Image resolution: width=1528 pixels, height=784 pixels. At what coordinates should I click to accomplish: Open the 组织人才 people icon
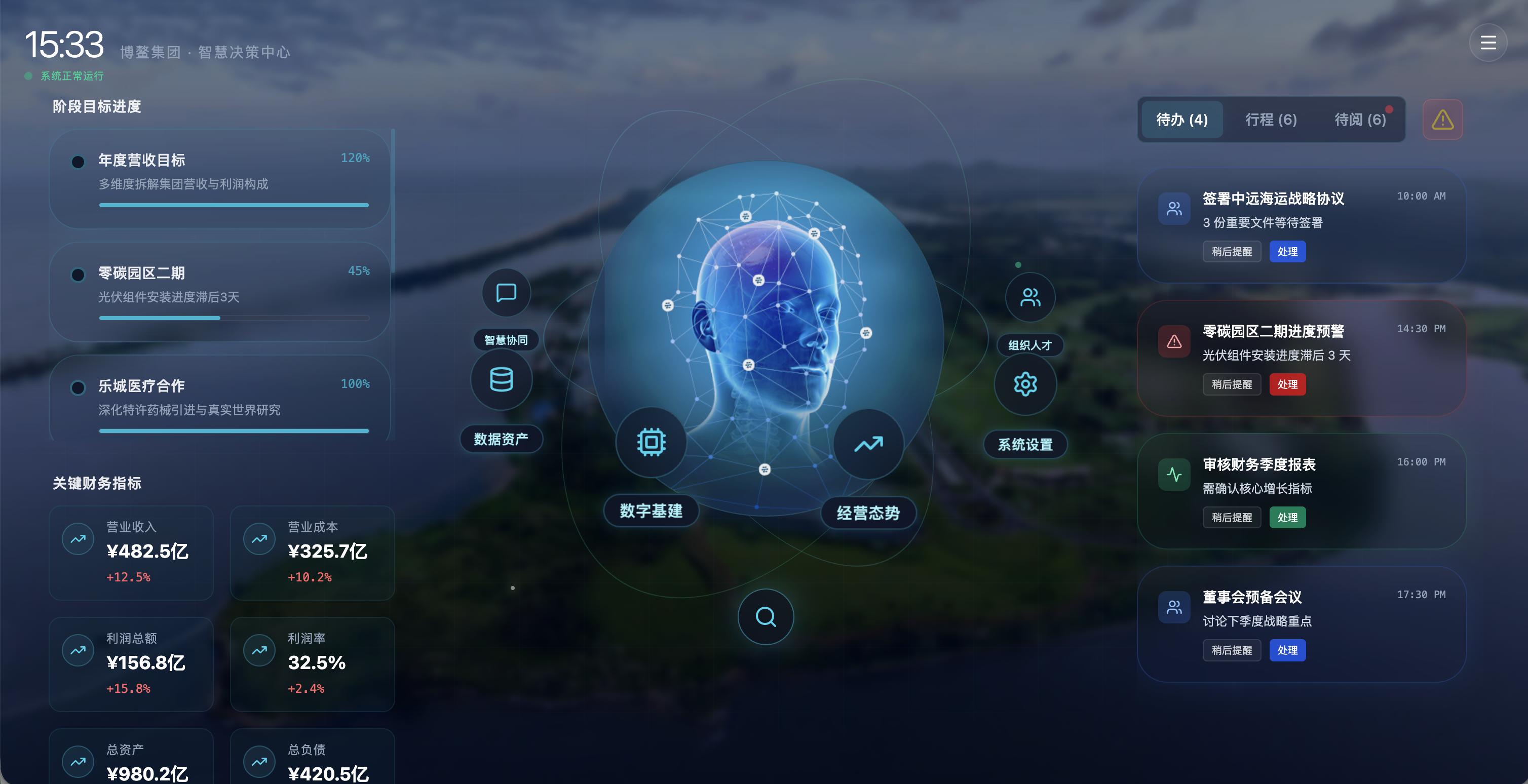click(x=1030, y=296)
